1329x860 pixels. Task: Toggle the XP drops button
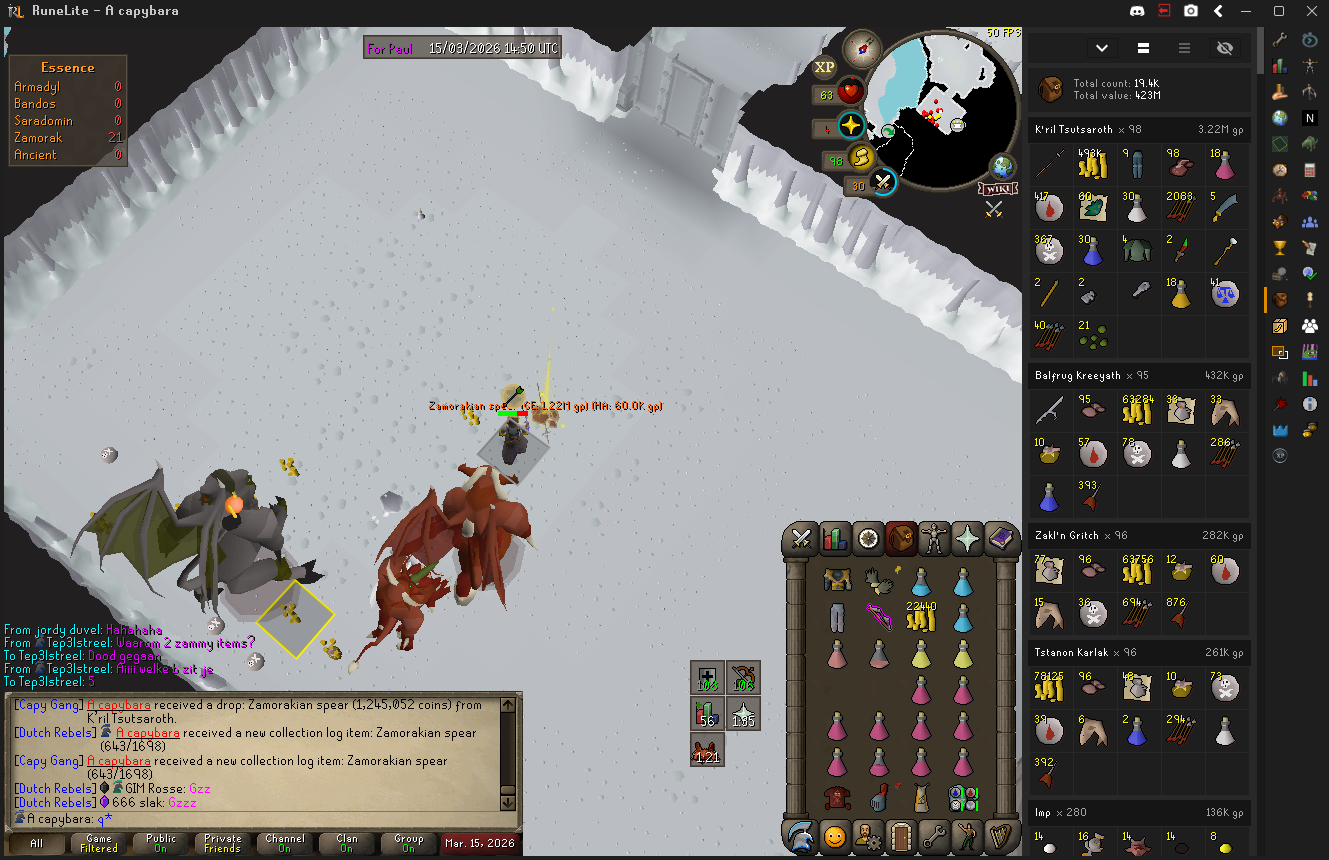(824, 67)
